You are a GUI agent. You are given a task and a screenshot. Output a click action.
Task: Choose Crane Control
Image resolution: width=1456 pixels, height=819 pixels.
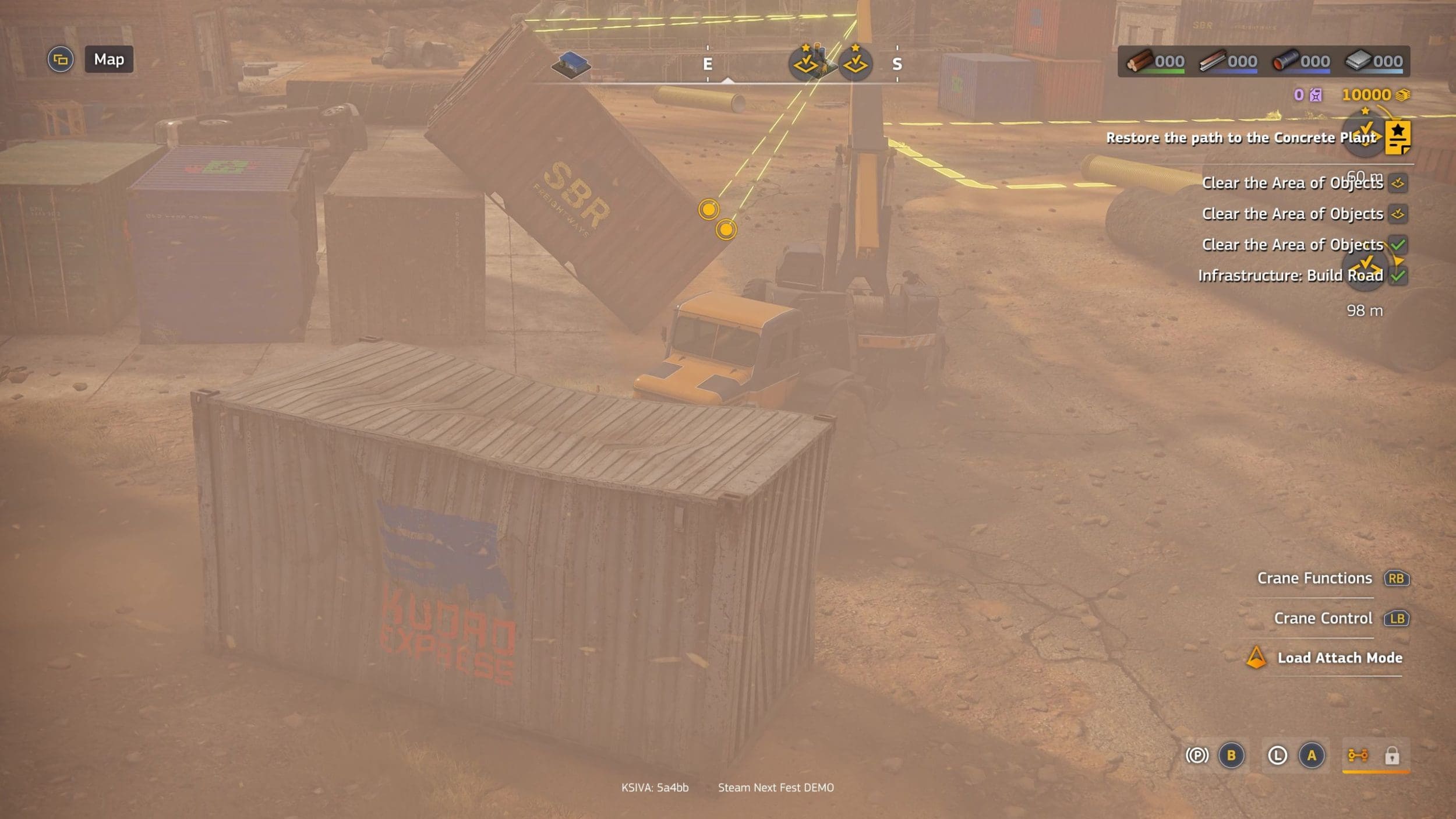pyautogui.click(x=1323, y=618)
